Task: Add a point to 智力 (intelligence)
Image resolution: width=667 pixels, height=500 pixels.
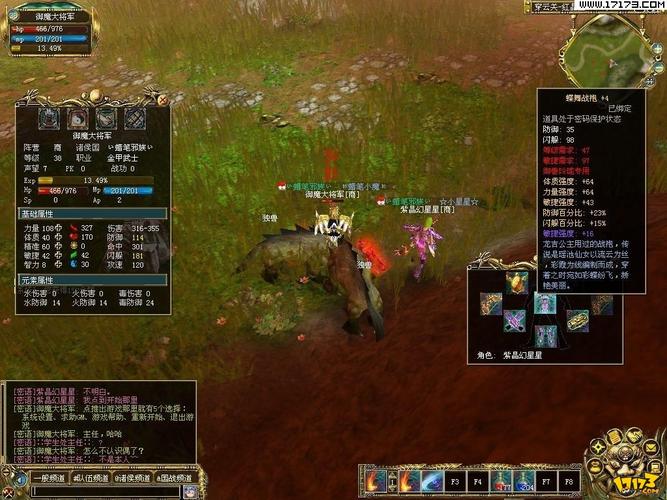Action: pos(60,265)
